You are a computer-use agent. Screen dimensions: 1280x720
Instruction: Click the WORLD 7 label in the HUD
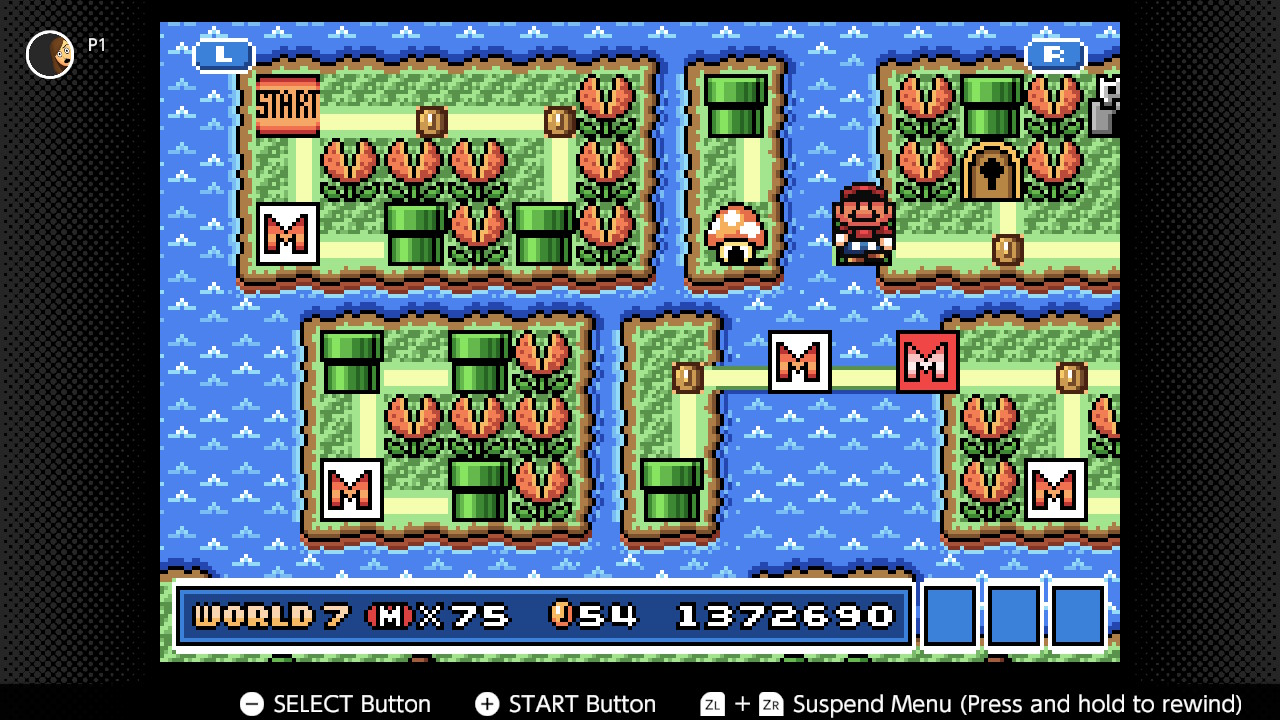click(x=252, y=614)
